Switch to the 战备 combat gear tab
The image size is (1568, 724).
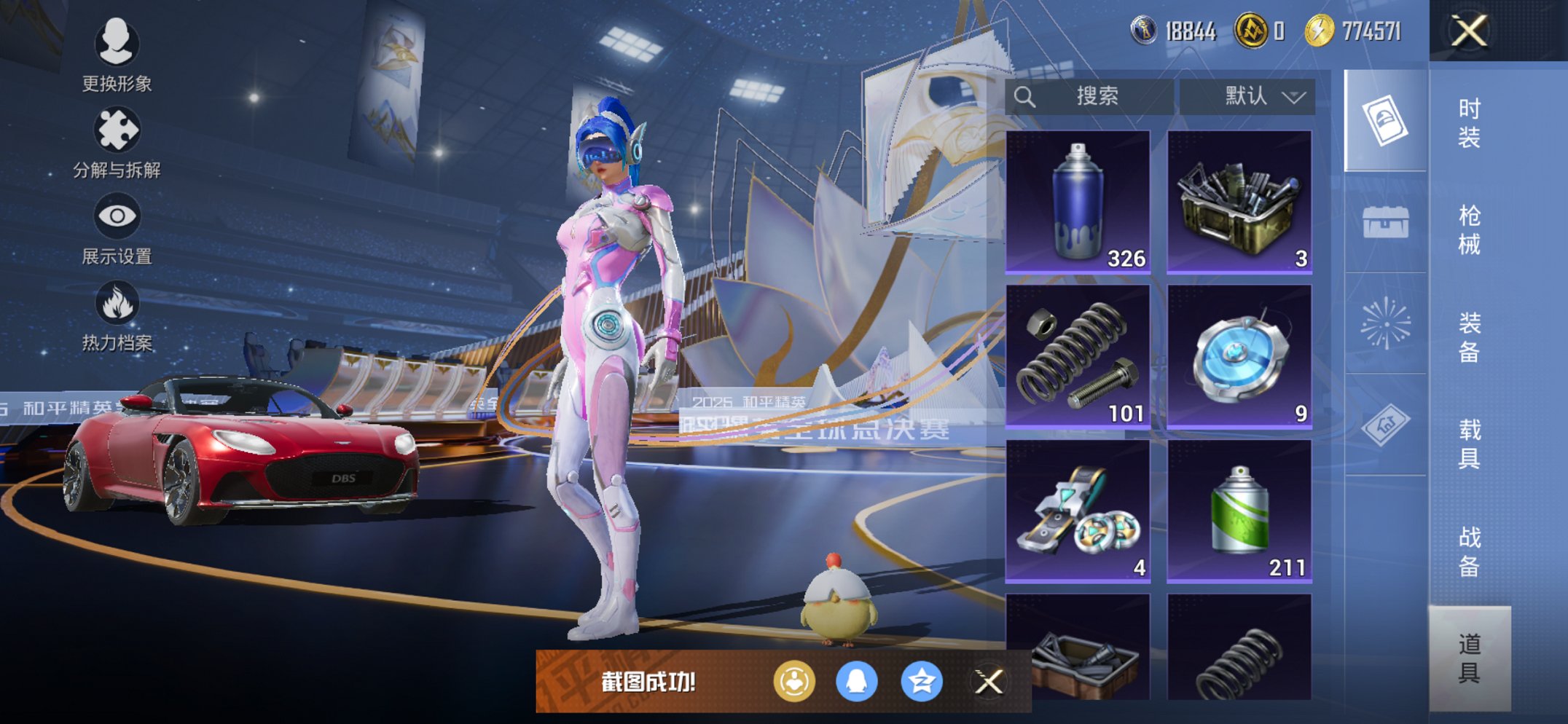1469,551
